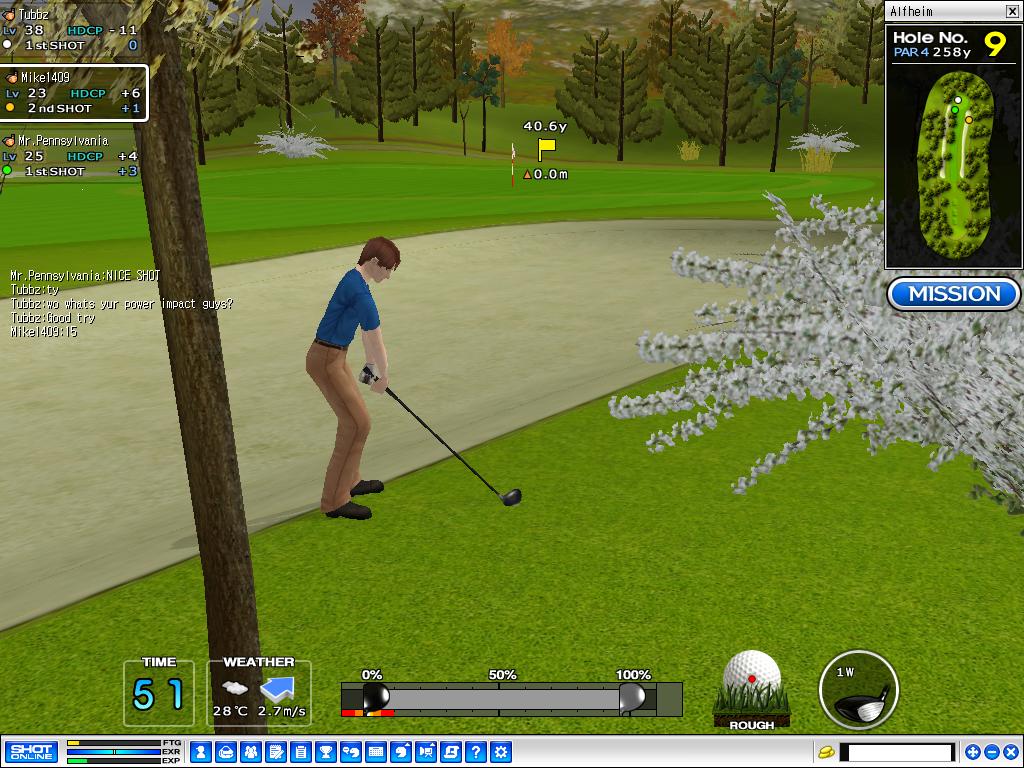Screen dimensions: 1024x768
Task: Open the chat speech bubbles toolbar icon
Action: click(x=351, y=752)
